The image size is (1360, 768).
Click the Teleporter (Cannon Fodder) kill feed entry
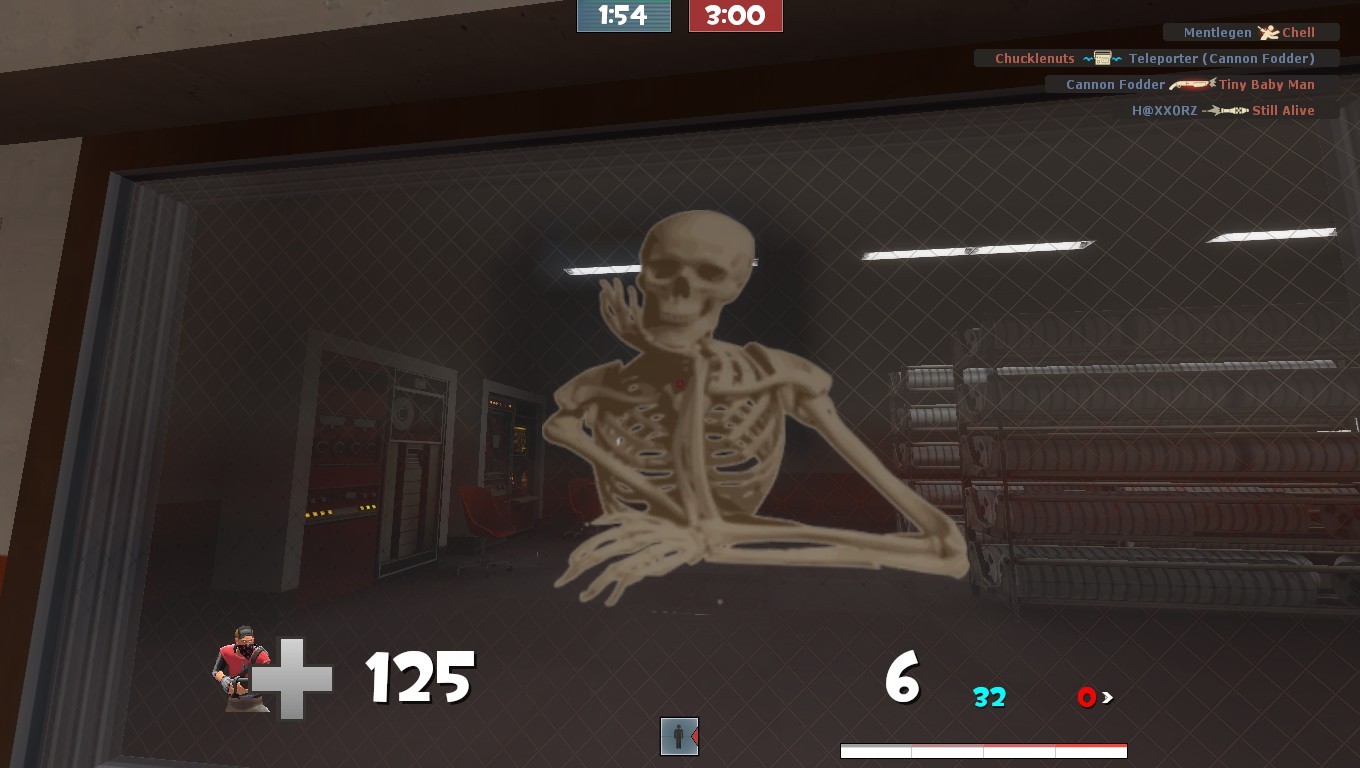click(x=1221, y=58)
